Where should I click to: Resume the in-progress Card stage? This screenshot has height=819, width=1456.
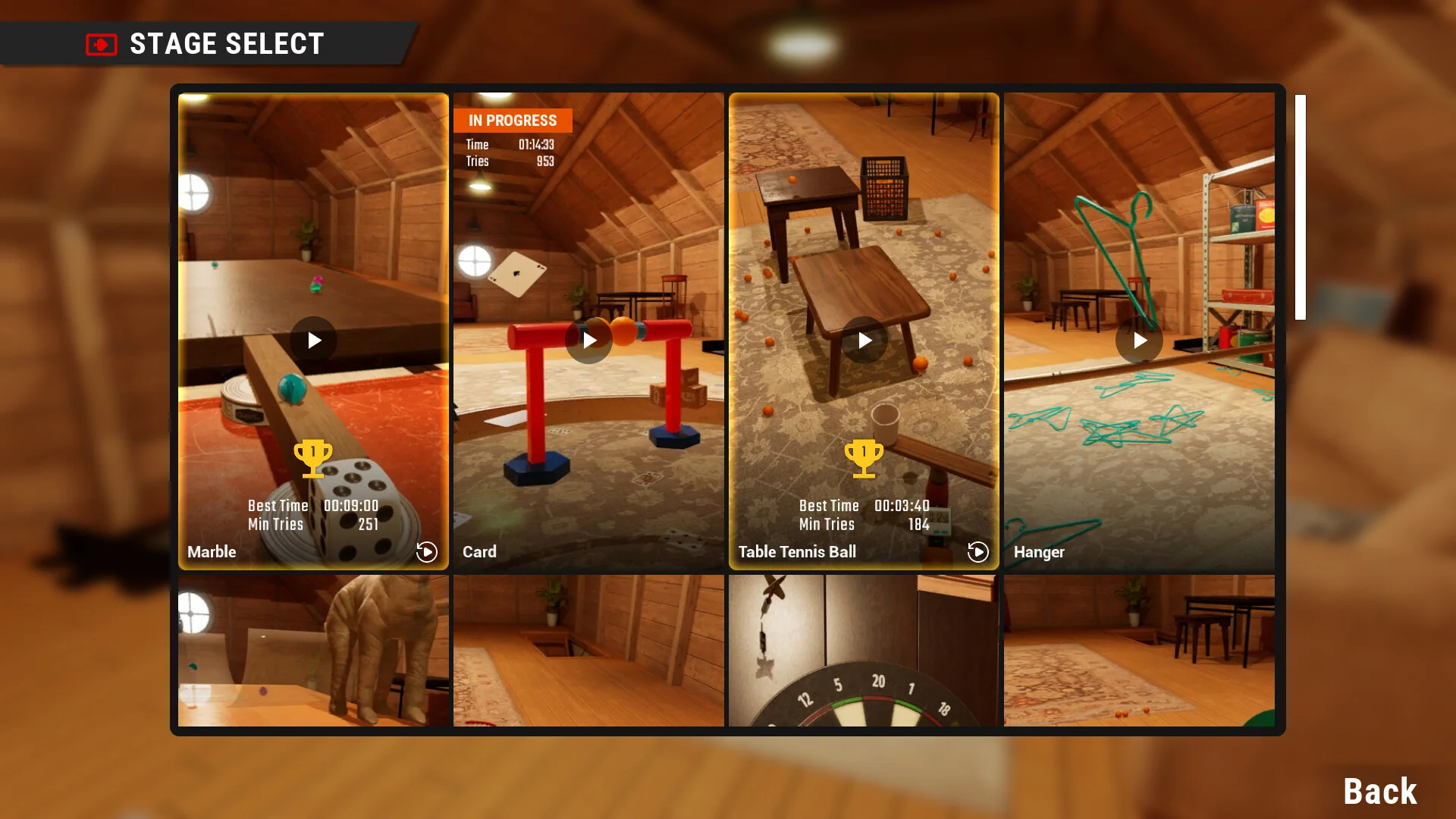click(588, 340)
